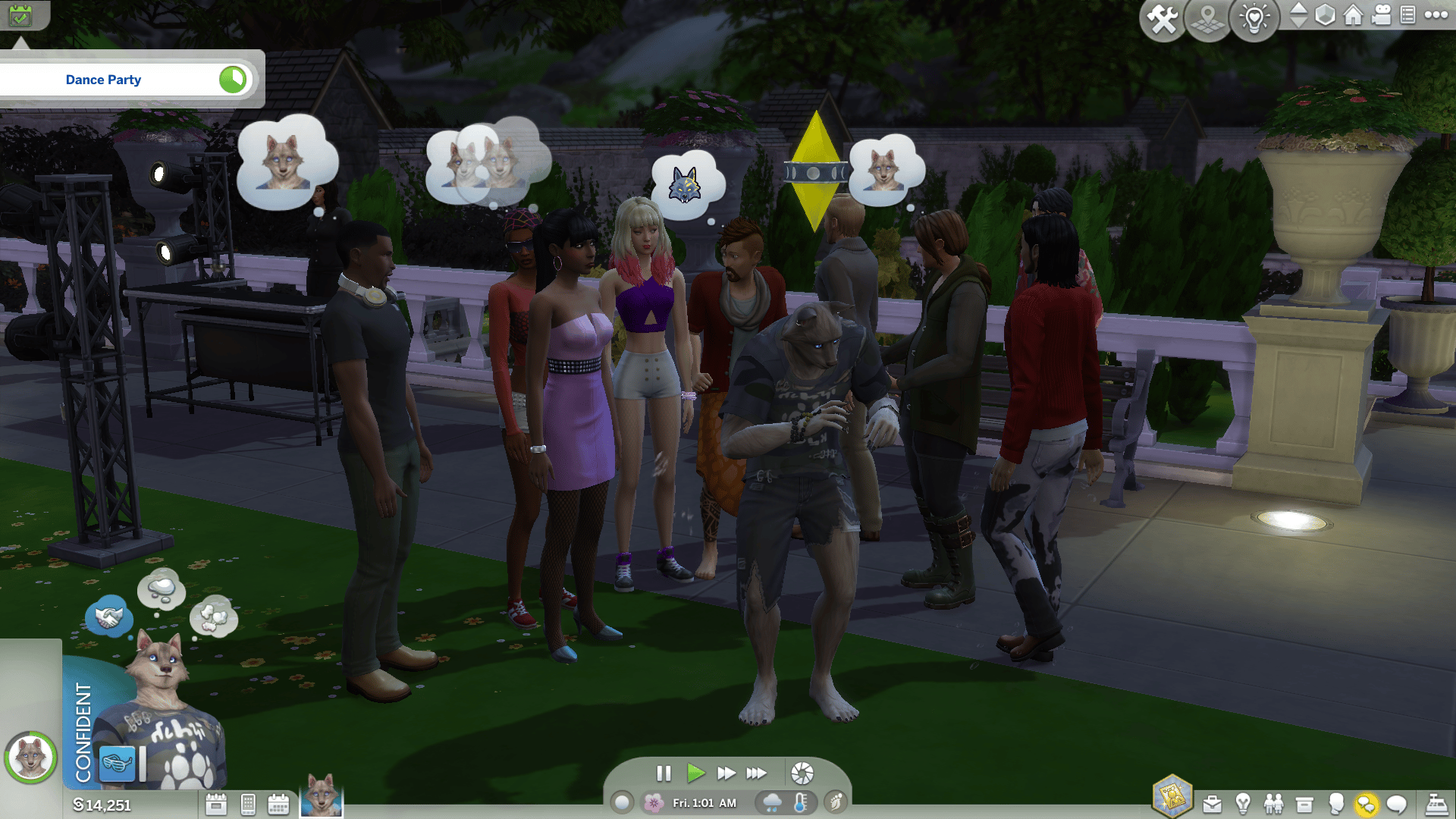The width and height of the screenshot is (1456, 819).
Task: Click the house icon in top toolbar
Action: click(1354, 15)
